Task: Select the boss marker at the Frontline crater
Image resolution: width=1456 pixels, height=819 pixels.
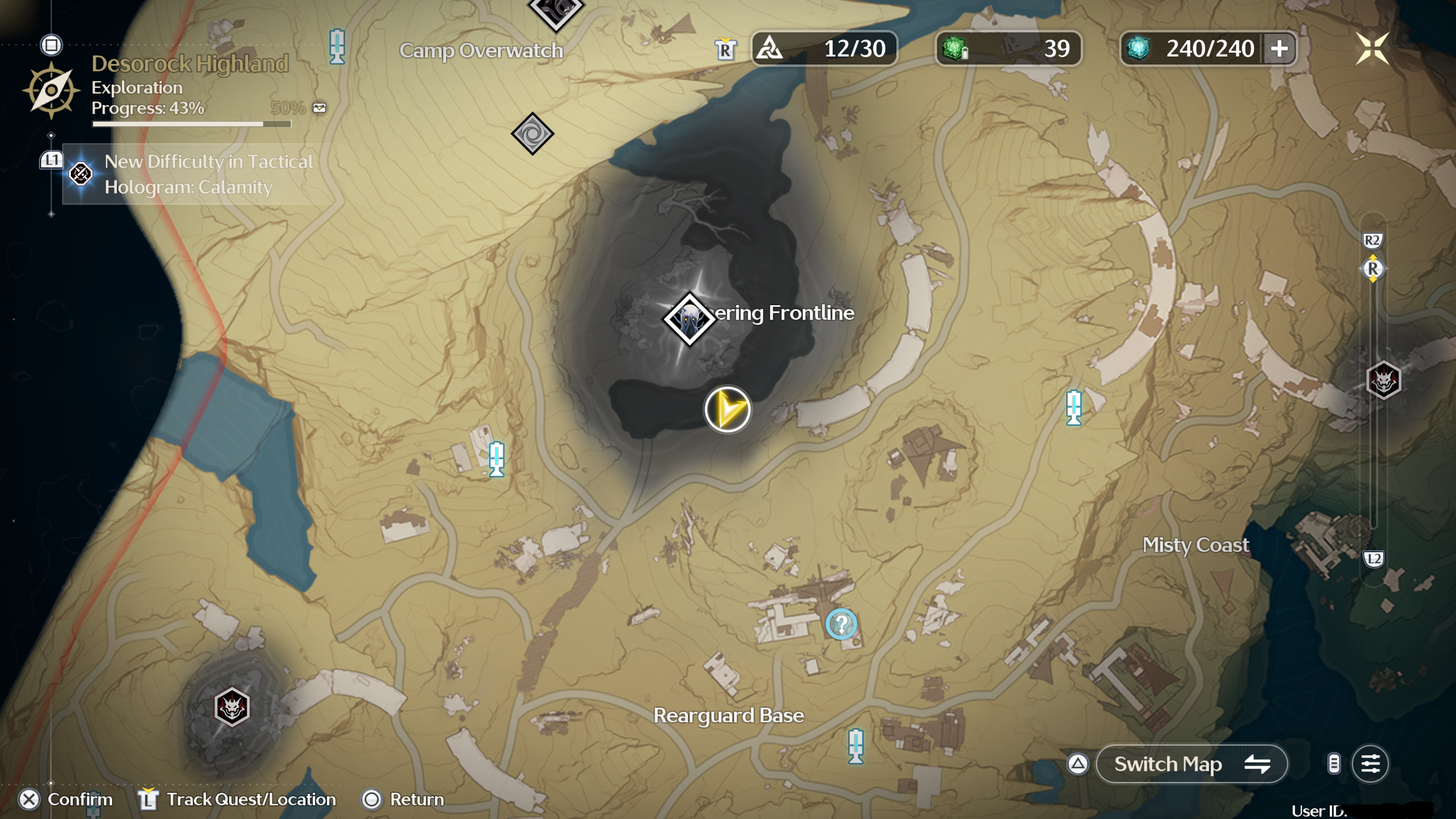Action: pos(690,319)
